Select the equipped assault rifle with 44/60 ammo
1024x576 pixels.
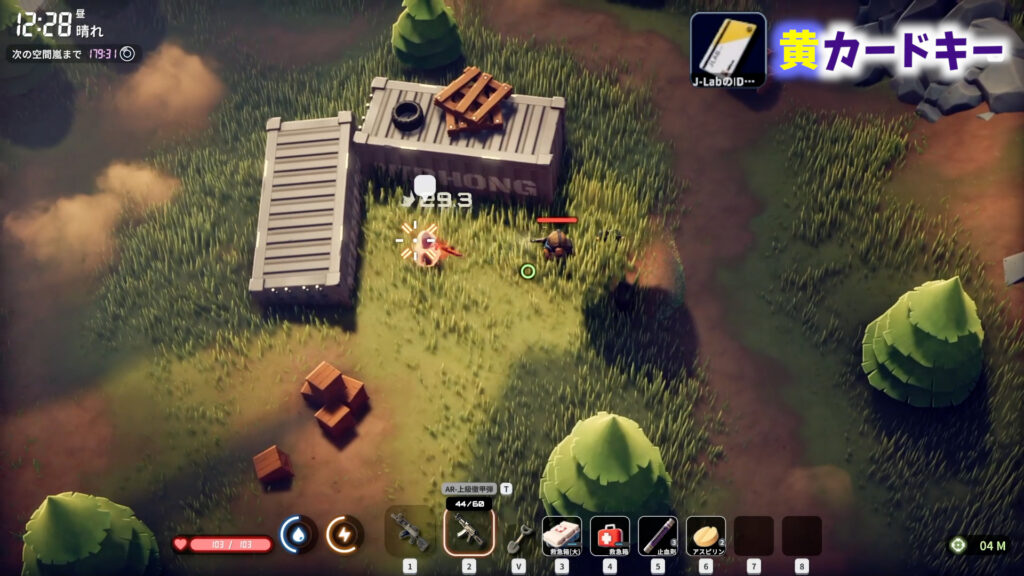(x=467, y=531)
